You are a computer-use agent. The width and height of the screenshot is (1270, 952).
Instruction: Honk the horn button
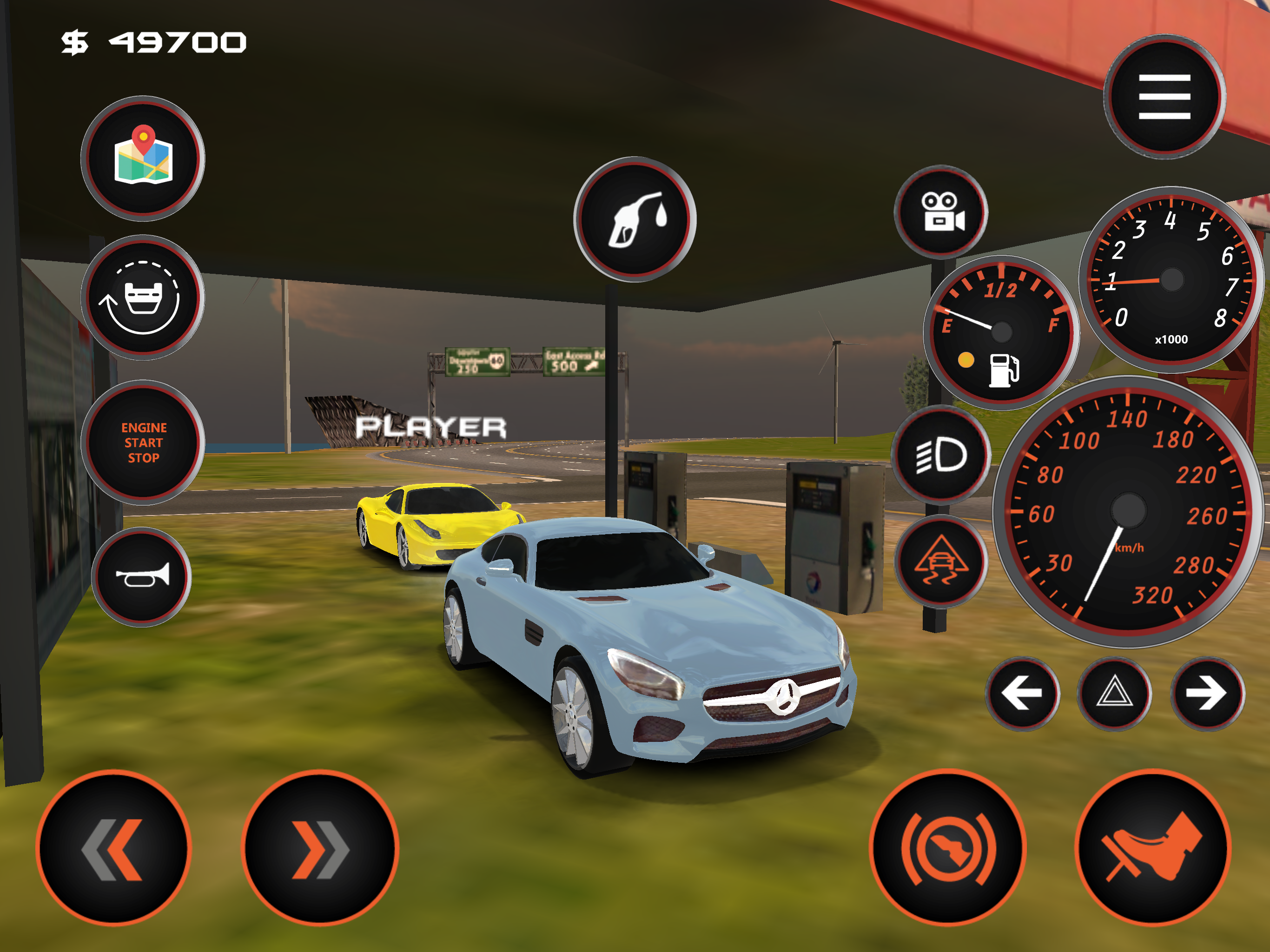[142, 576]
